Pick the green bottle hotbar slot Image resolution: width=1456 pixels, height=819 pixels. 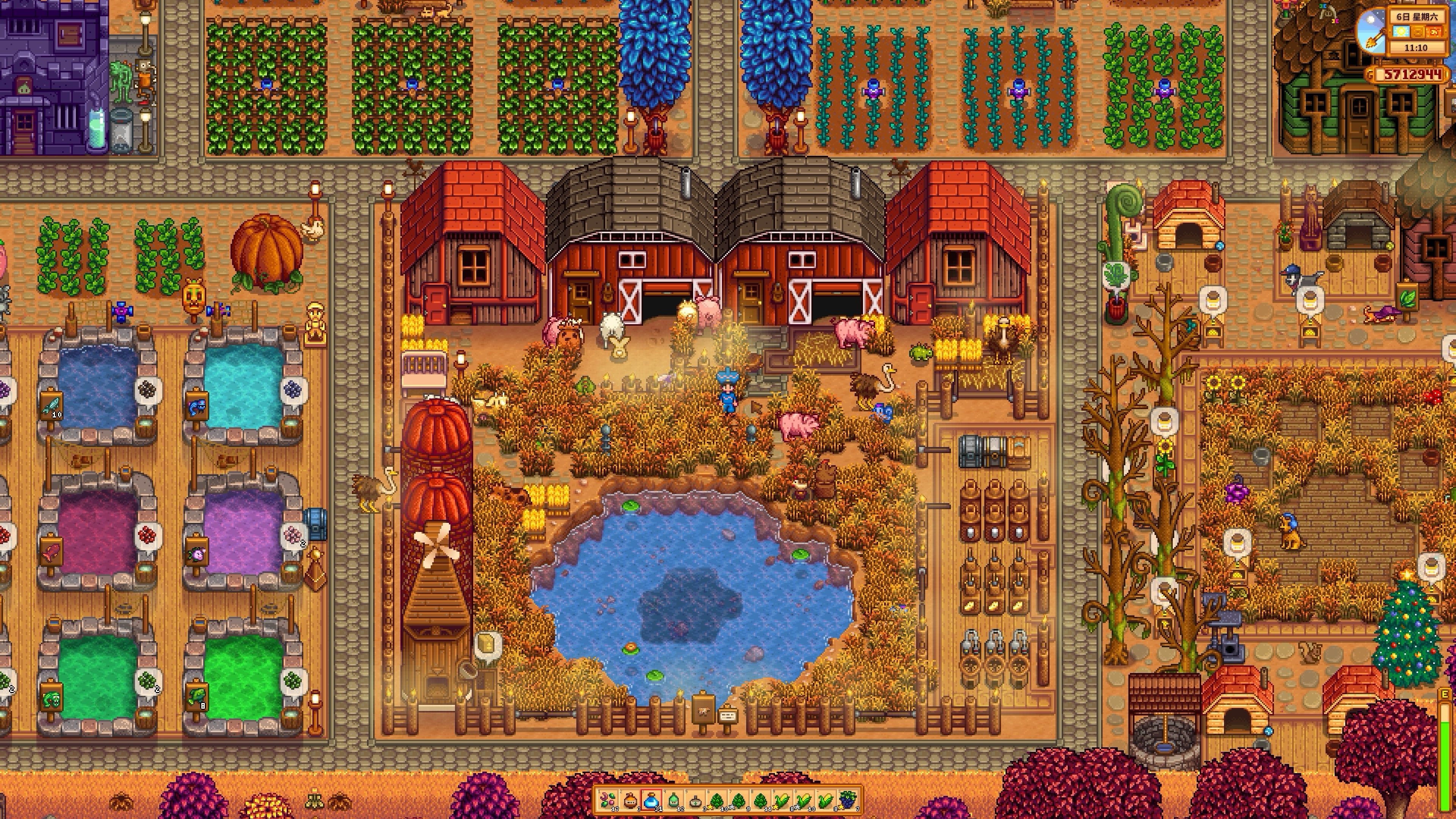tap(673, 801)
